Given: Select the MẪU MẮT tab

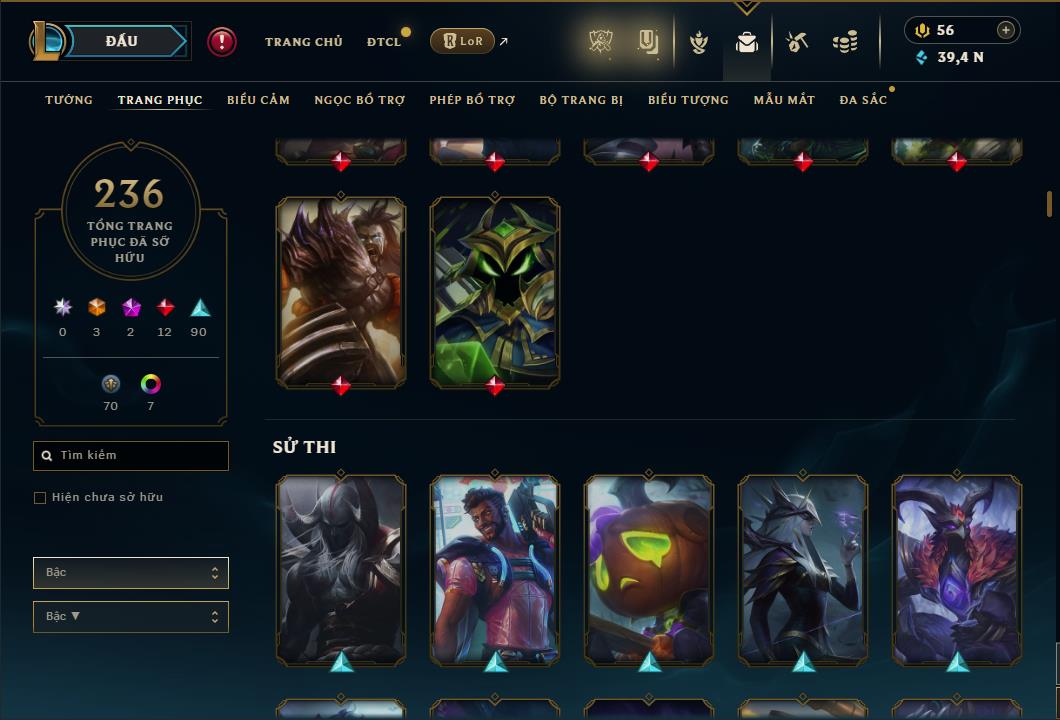Looking at the screenshot, I should point(784,100).
